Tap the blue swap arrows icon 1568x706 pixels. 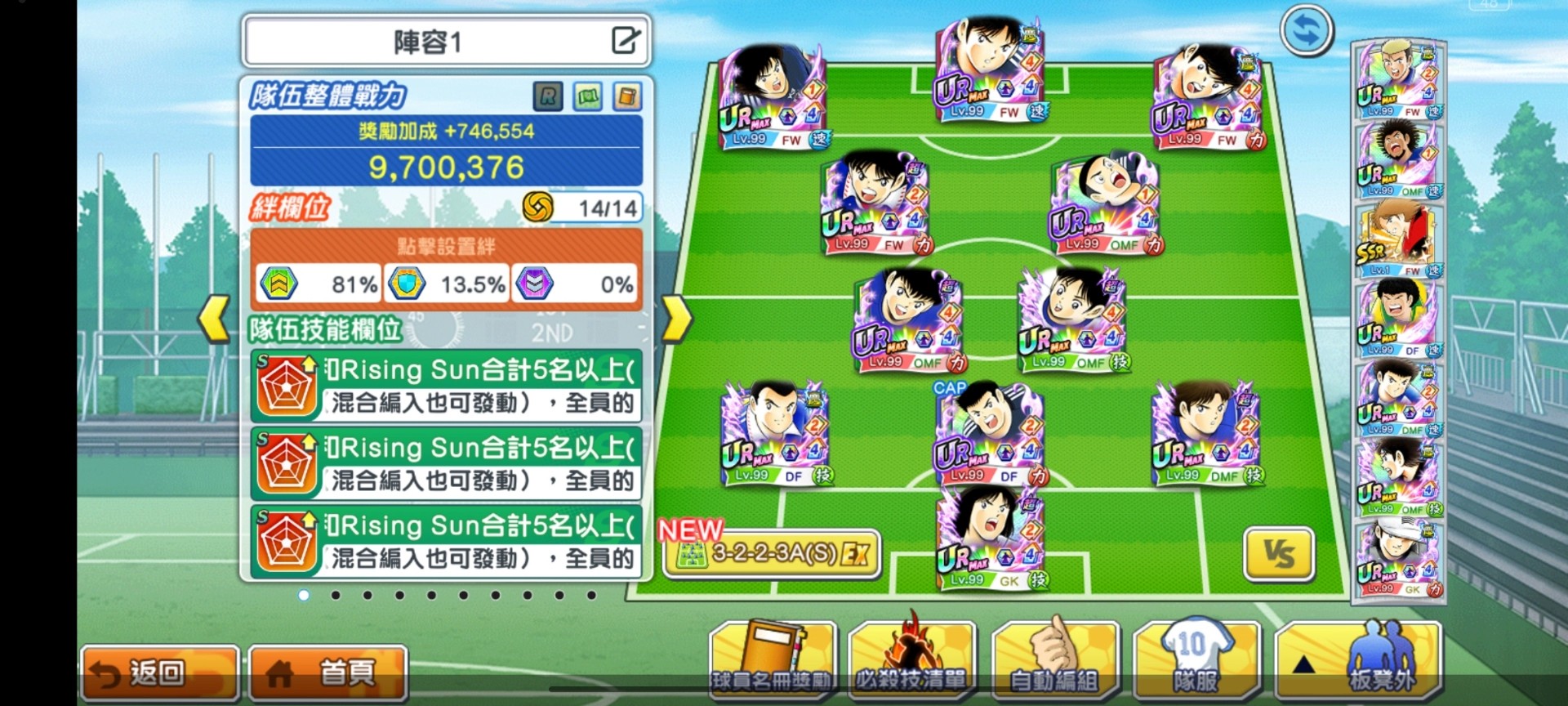click(x=1306, y=31)
